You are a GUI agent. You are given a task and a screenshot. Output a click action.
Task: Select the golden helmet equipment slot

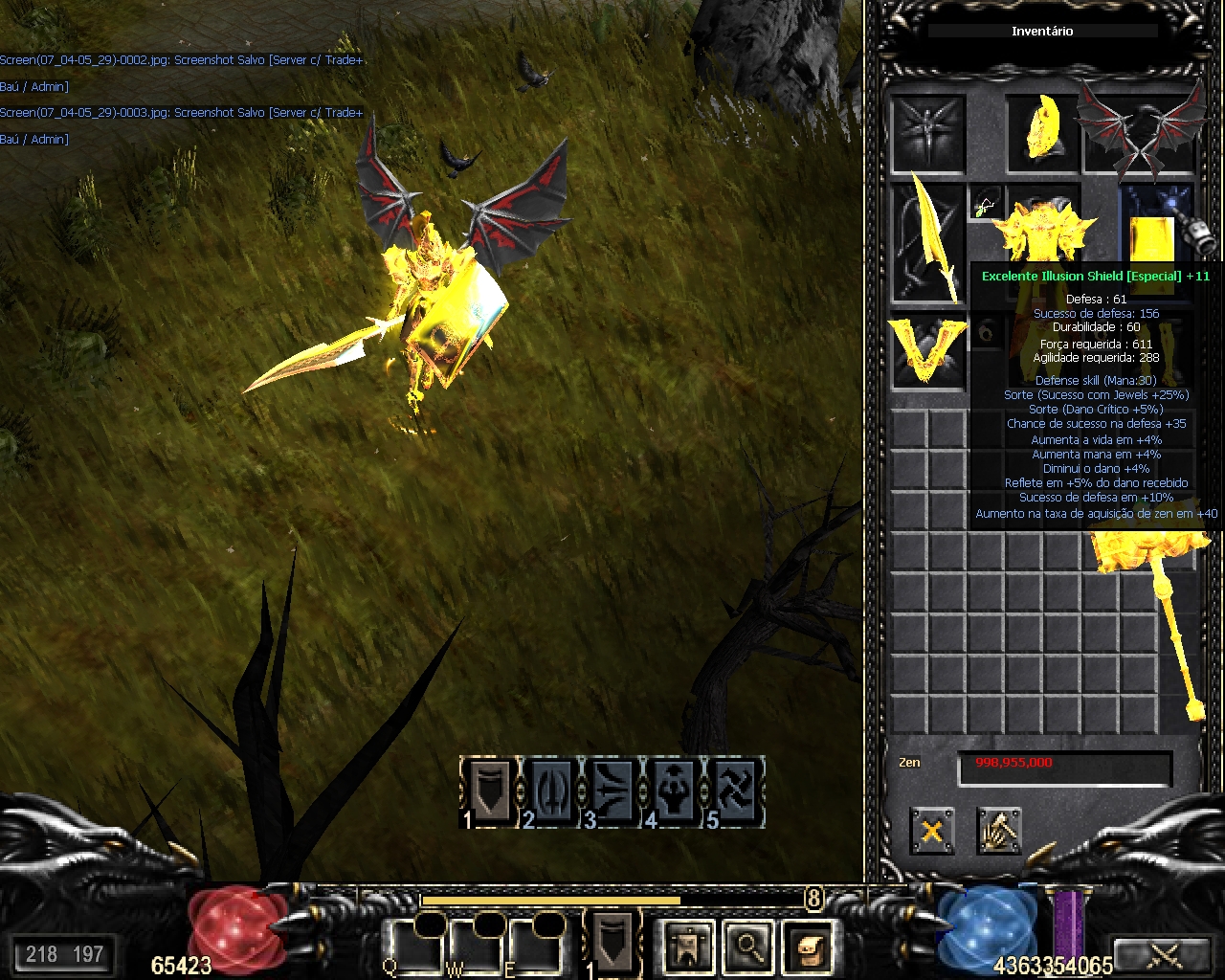click(1040, 132)
